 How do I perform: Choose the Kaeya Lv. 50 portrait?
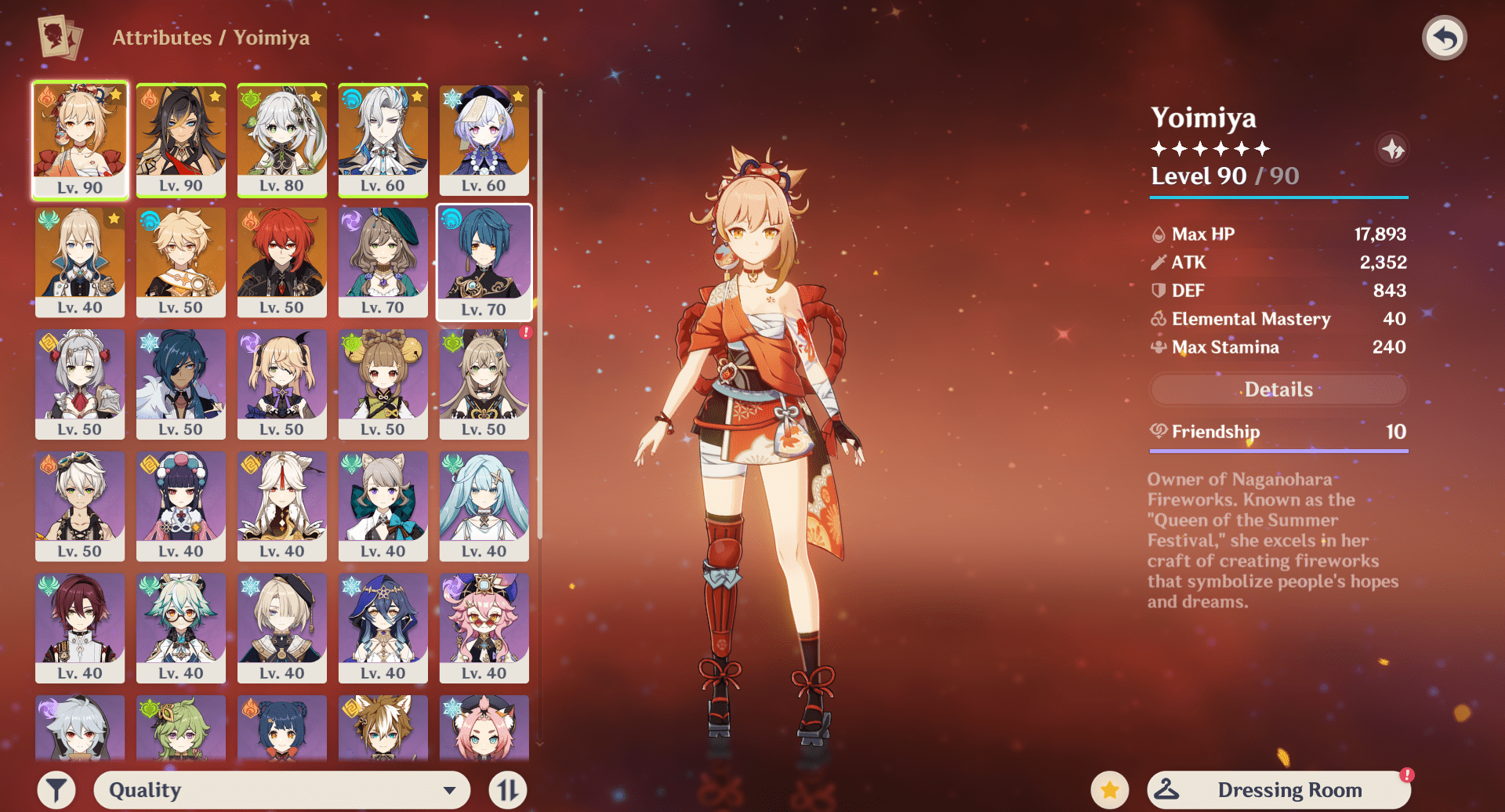[181, 384]
